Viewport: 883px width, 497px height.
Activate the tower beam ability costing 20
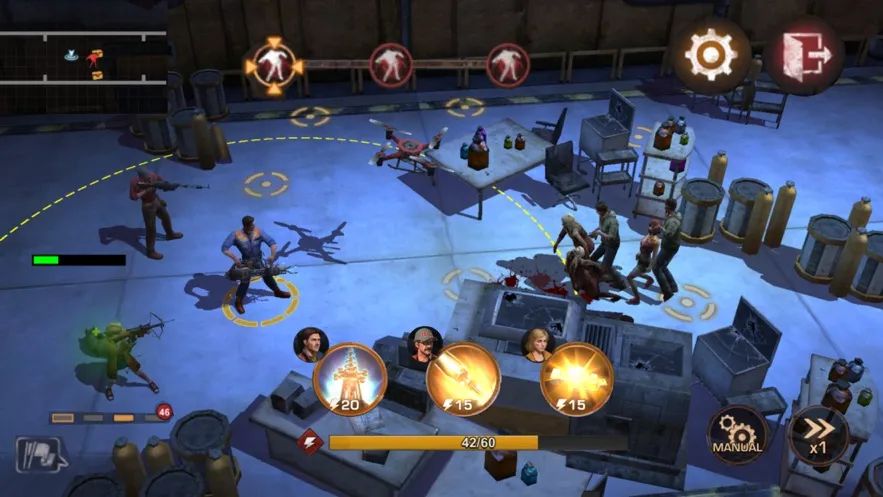click(349, 378)
